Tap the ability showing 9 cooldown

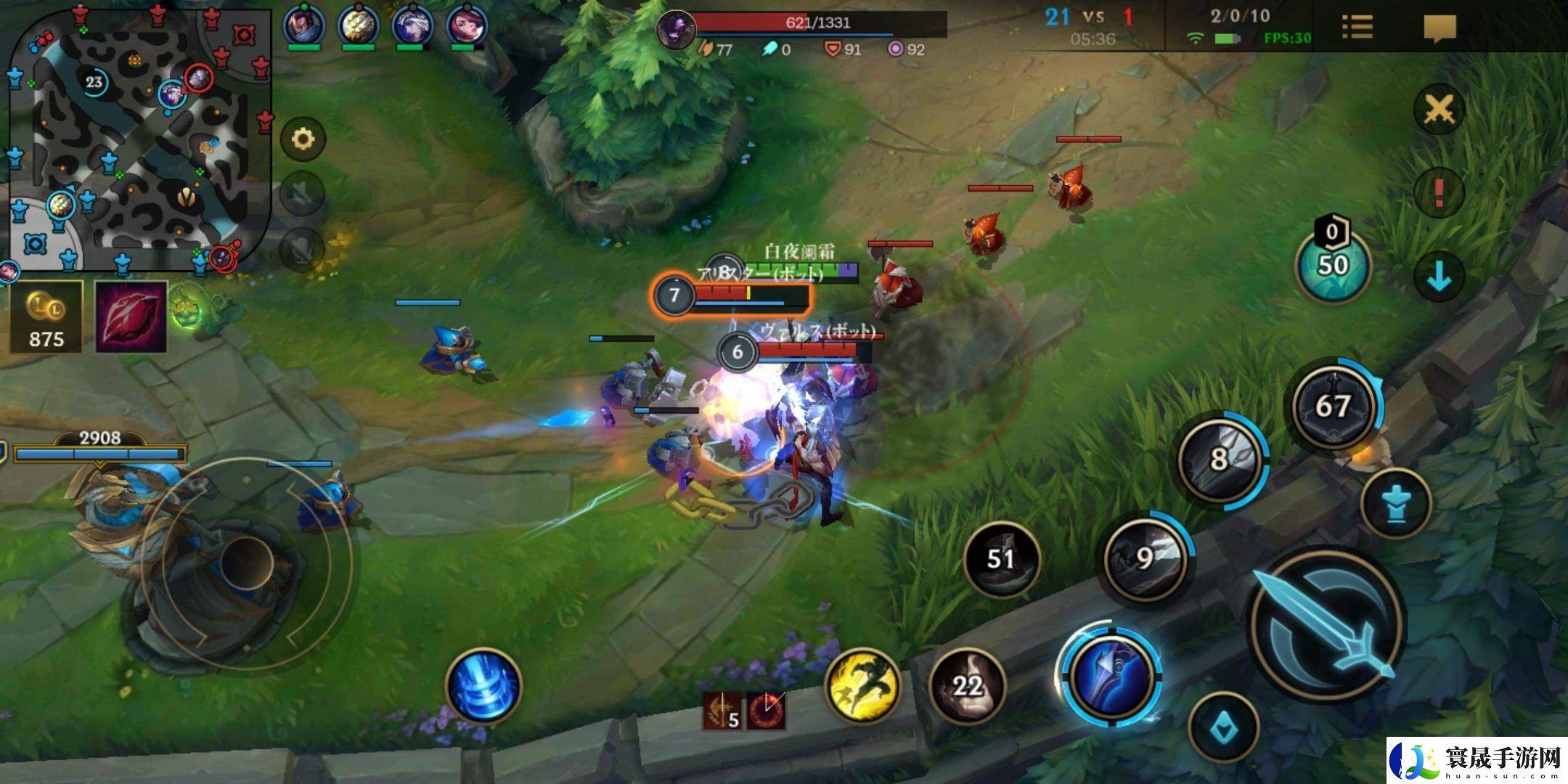point(1145,558)
